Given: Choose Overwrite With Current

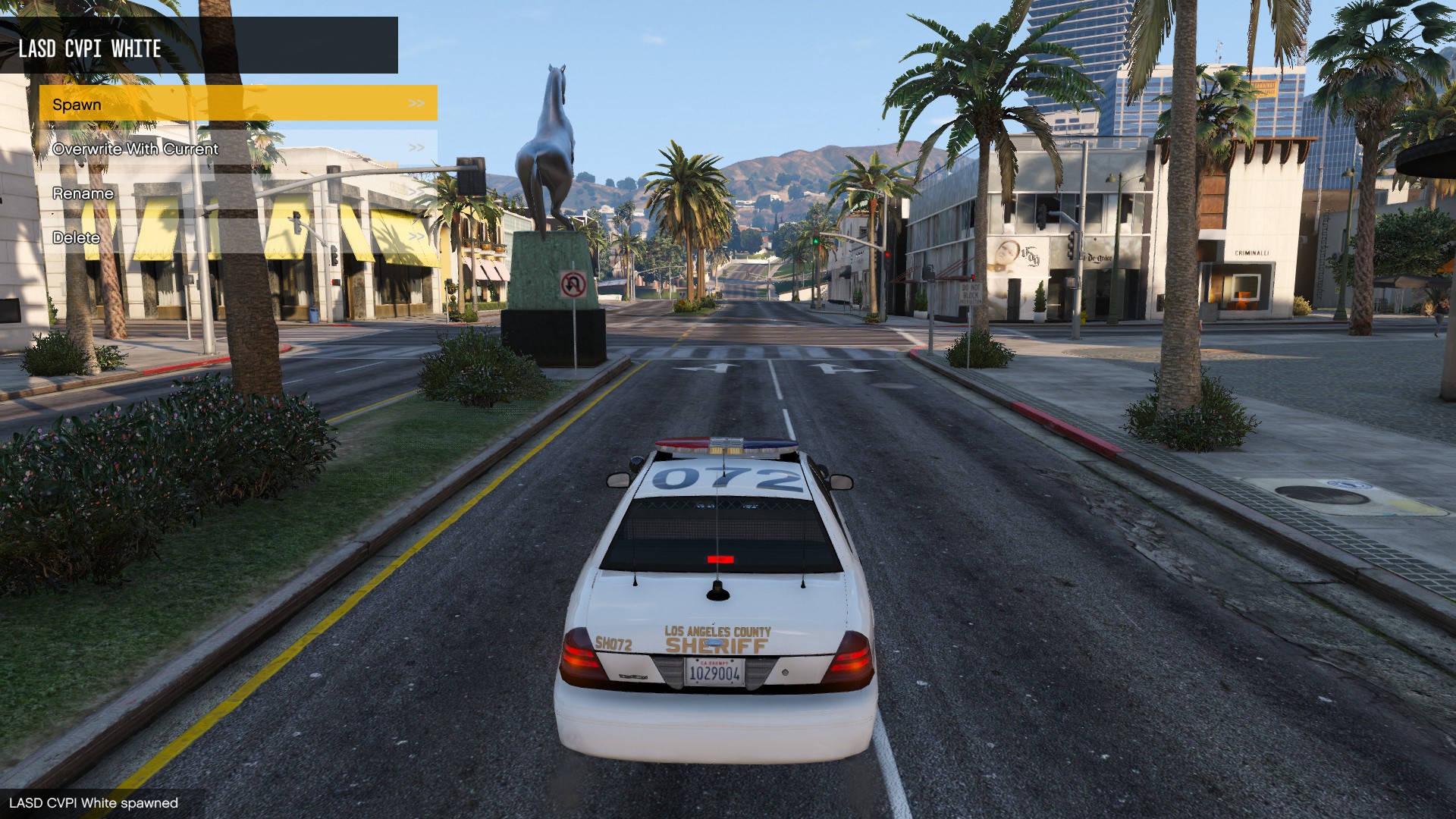Looking at the screenshot, I should [x=238, y=148].
